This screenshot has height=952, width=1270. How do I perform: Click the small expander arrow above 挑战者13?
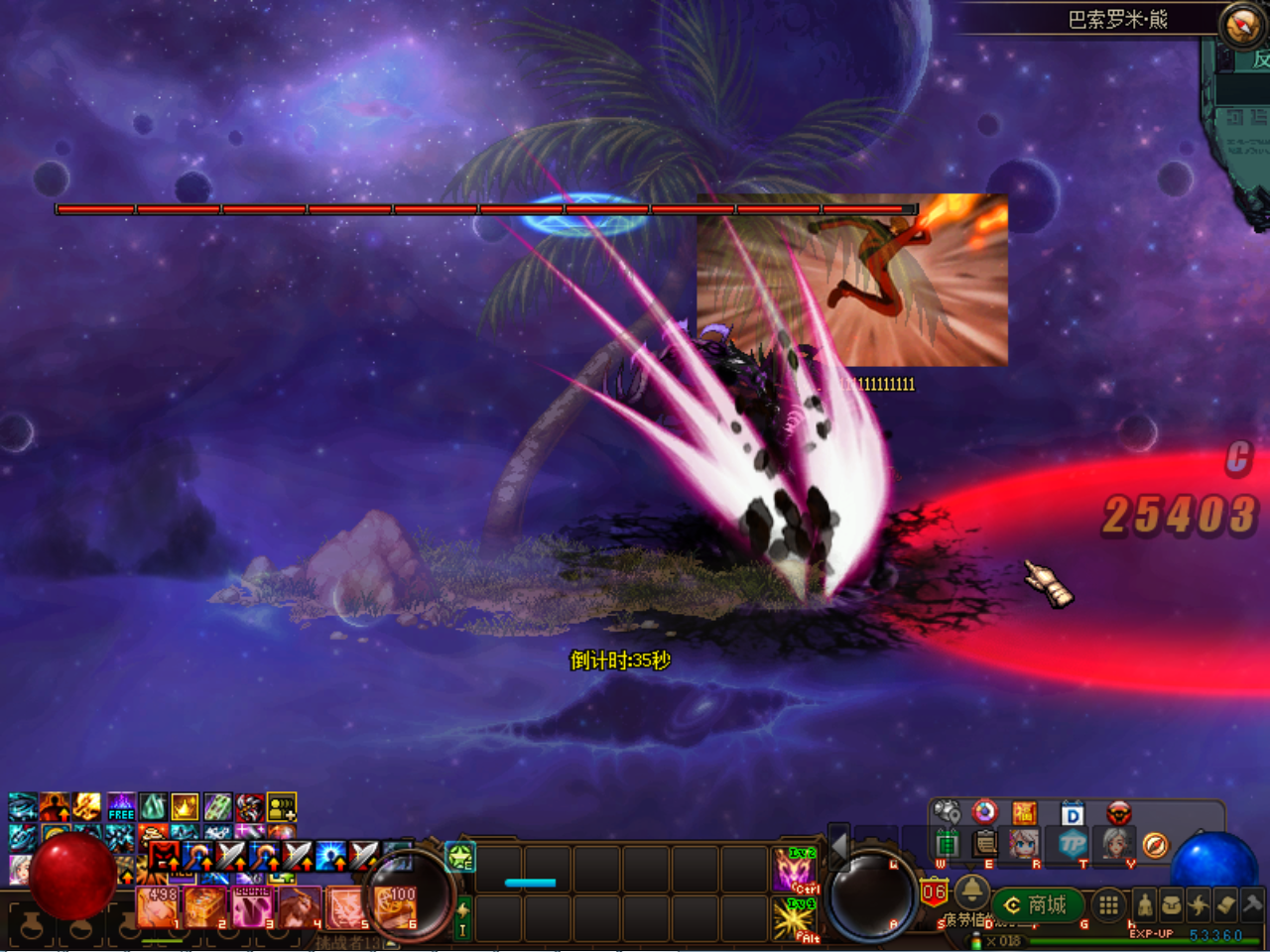click(x=390, y=943)
